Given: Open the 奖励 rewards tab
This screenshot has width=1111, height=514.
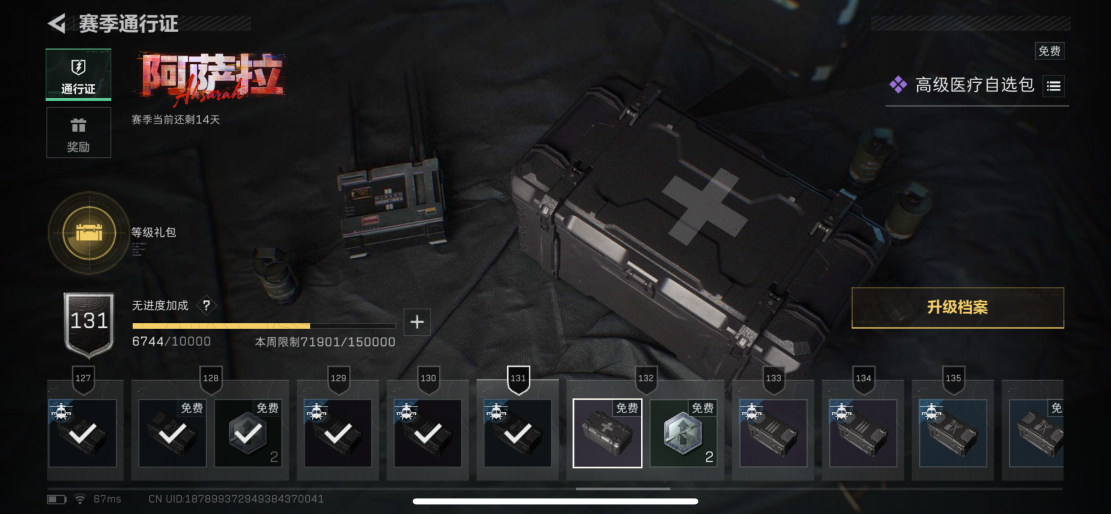Looking at the screenshot, I should pyautogui.click(x=78, y=133).
